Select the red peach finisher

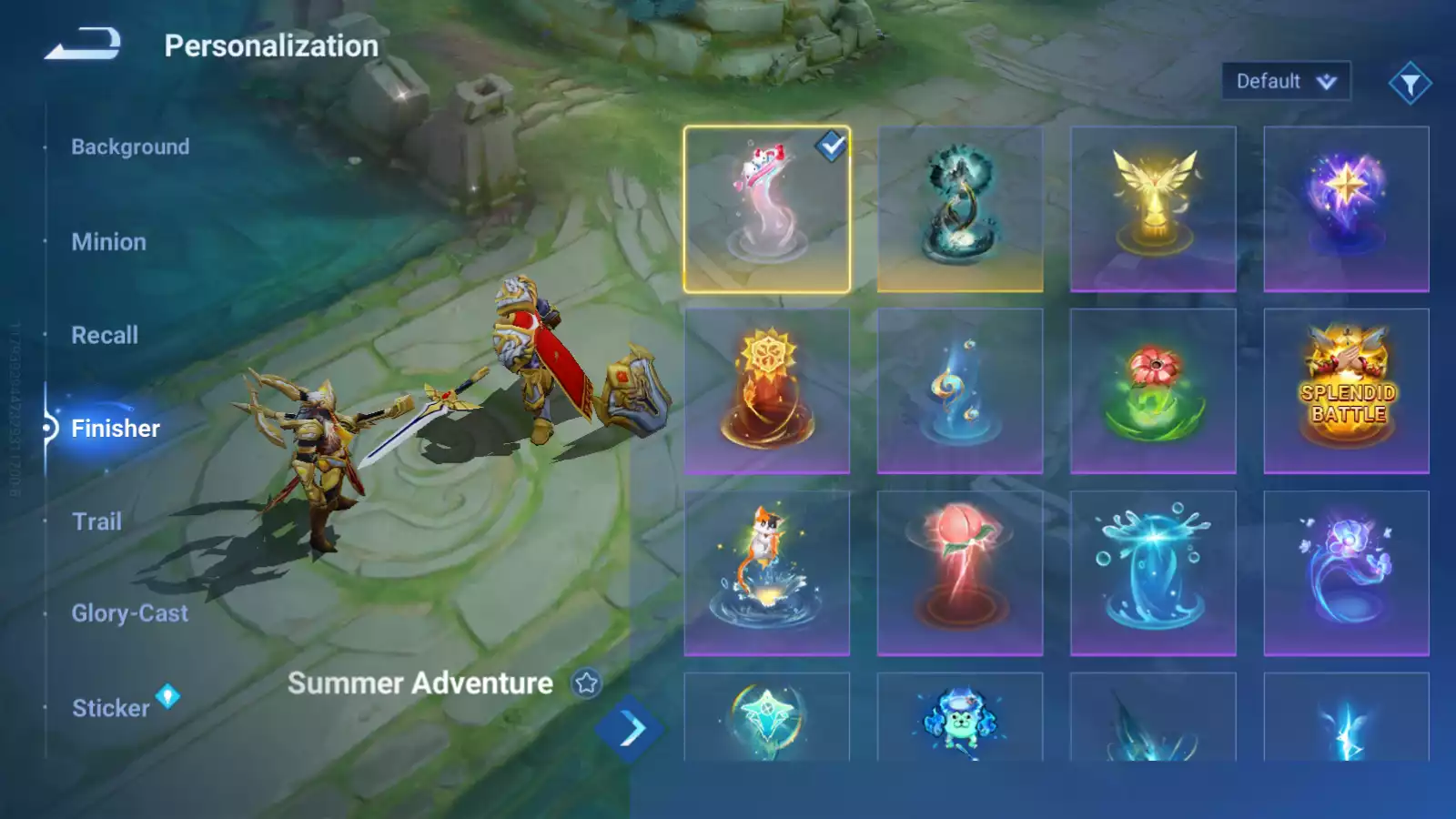coord(960,573)
